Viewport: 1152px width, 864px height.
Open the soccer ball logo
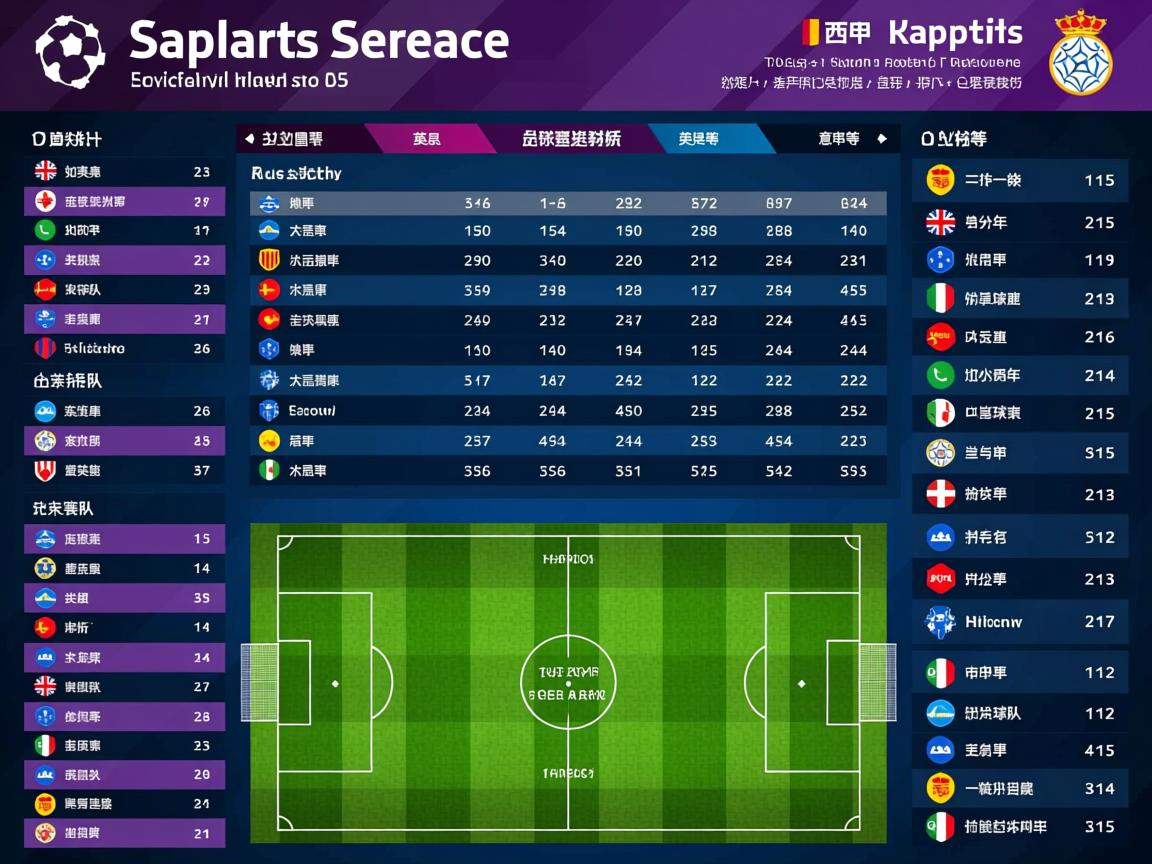coord(70,51)
